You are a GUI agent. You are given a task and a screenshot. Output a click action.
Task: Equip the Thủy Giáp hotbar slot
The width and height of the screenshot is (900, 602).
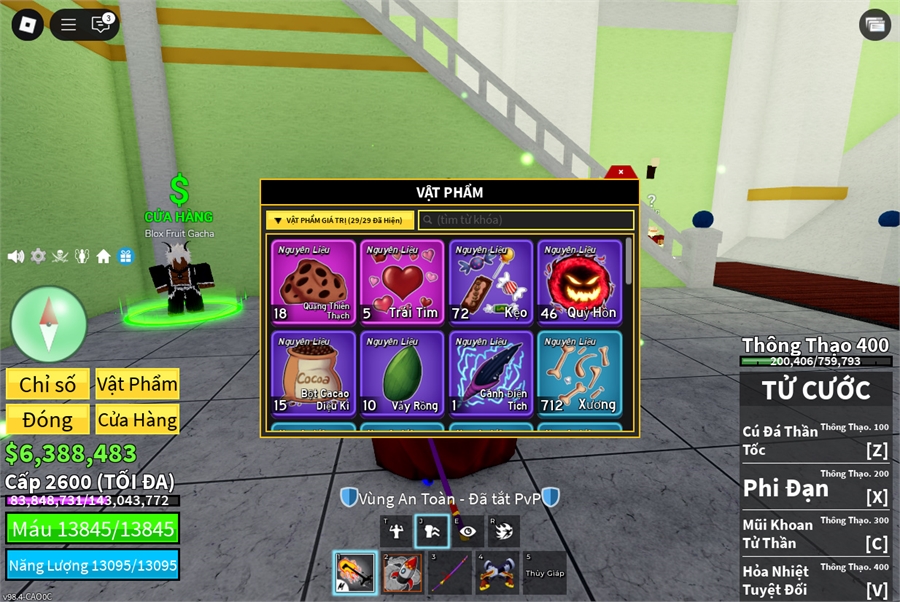click(544, 573)
